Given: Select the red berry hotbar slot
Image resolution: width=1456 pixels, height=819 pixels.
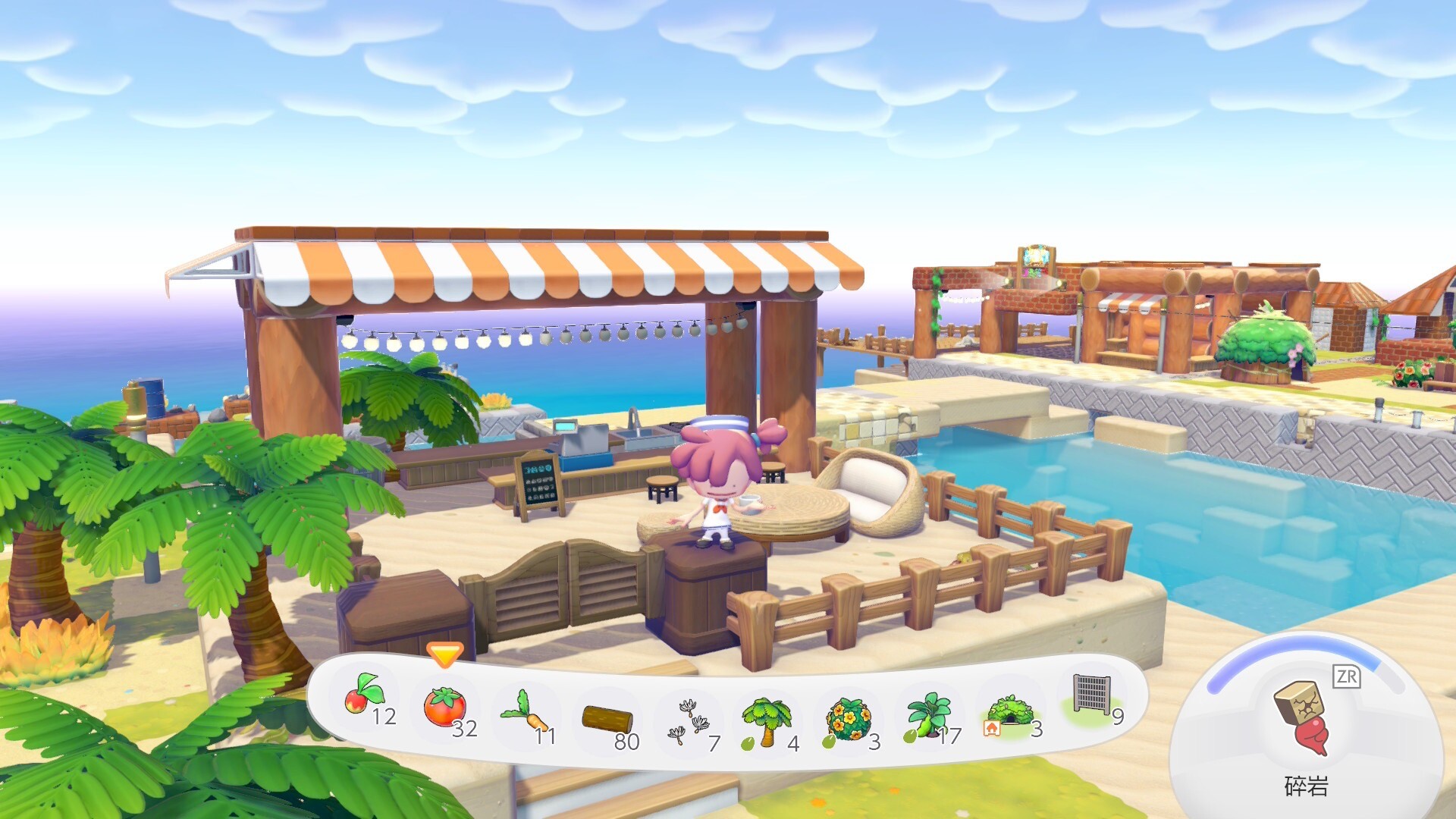Looking at the screenshot, I should tap(366, 698).
